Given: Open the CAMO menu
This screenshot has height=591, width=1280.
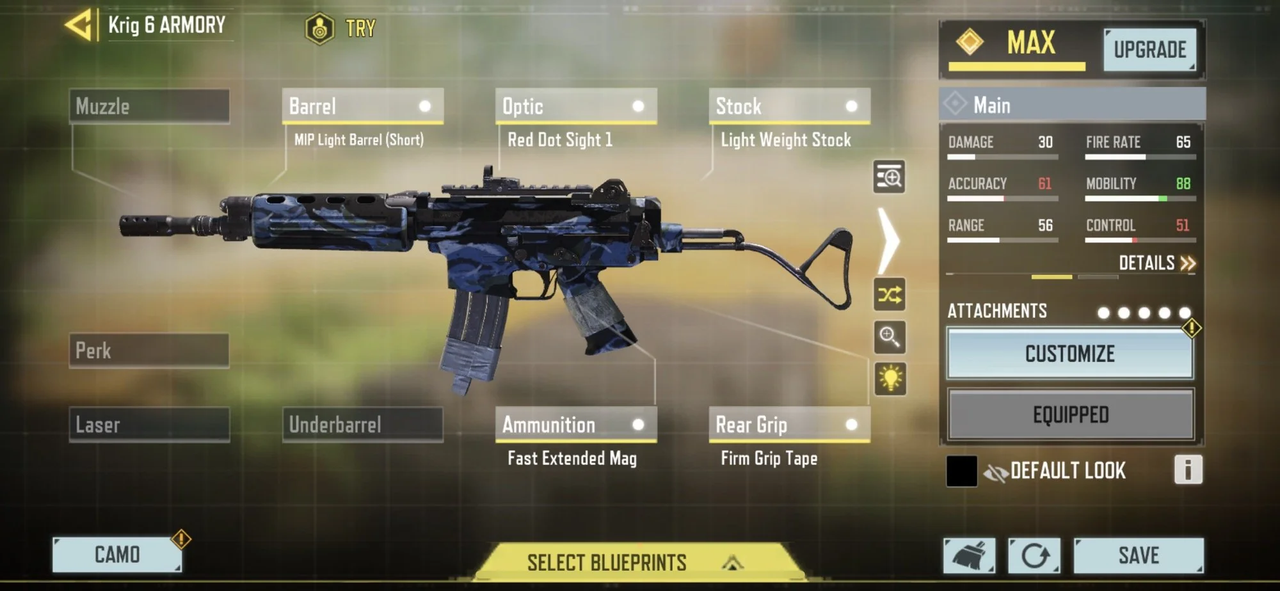Looking at the screenshot, I should point(117,555).
